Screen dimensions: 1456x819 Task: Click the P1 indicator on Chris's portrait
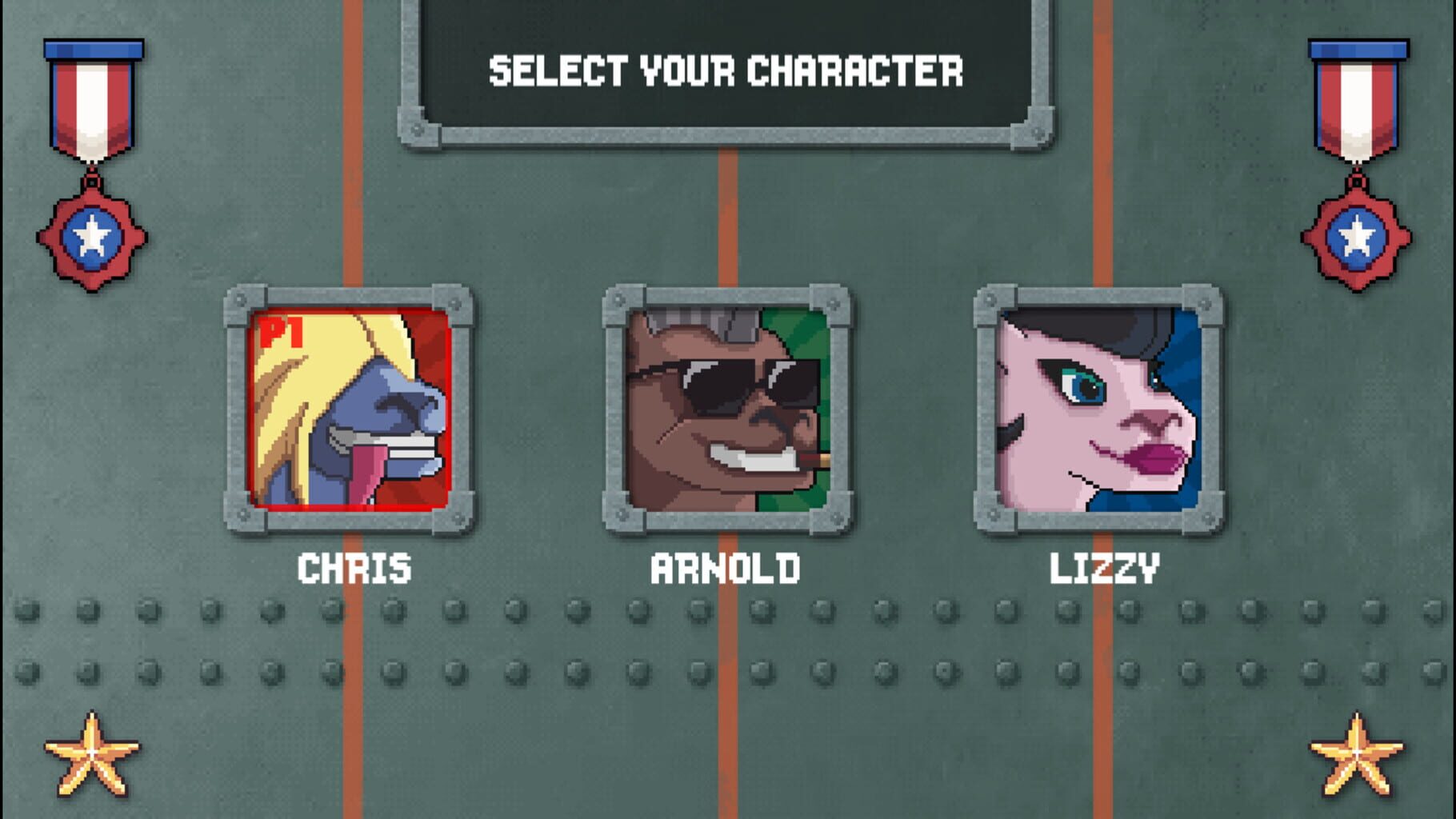(x=278, y=331)
